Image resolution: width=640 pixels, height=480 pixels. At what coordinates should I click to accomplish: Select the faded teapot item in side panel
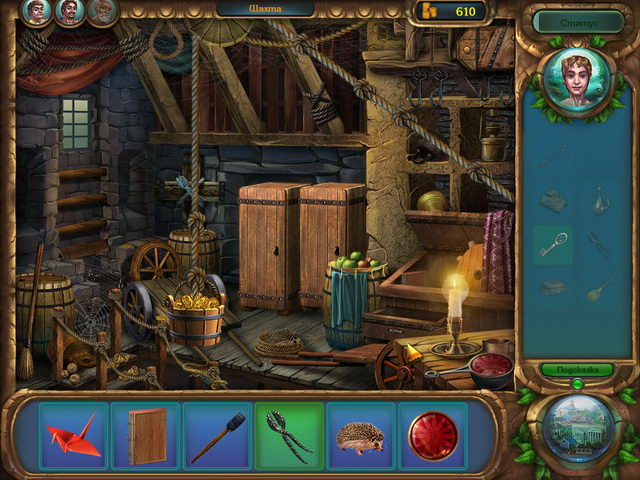click(600, 200)
